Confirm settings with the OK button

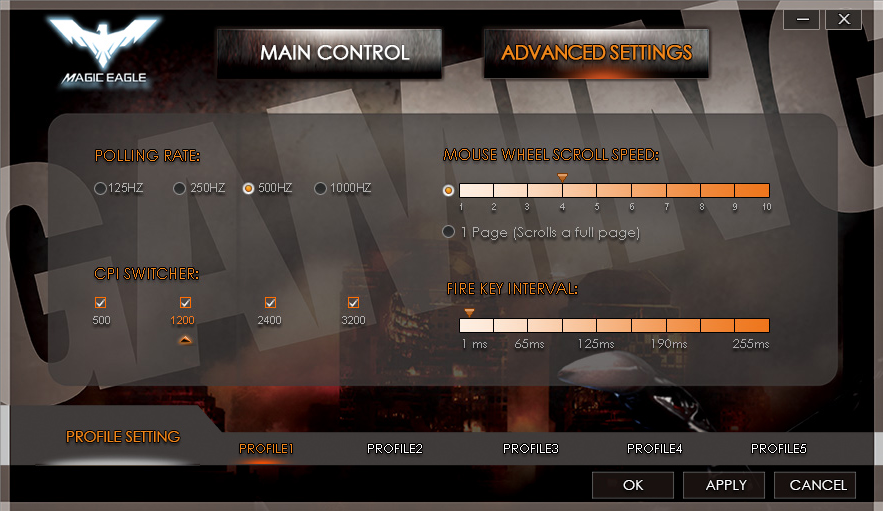(x=633, y=485)
